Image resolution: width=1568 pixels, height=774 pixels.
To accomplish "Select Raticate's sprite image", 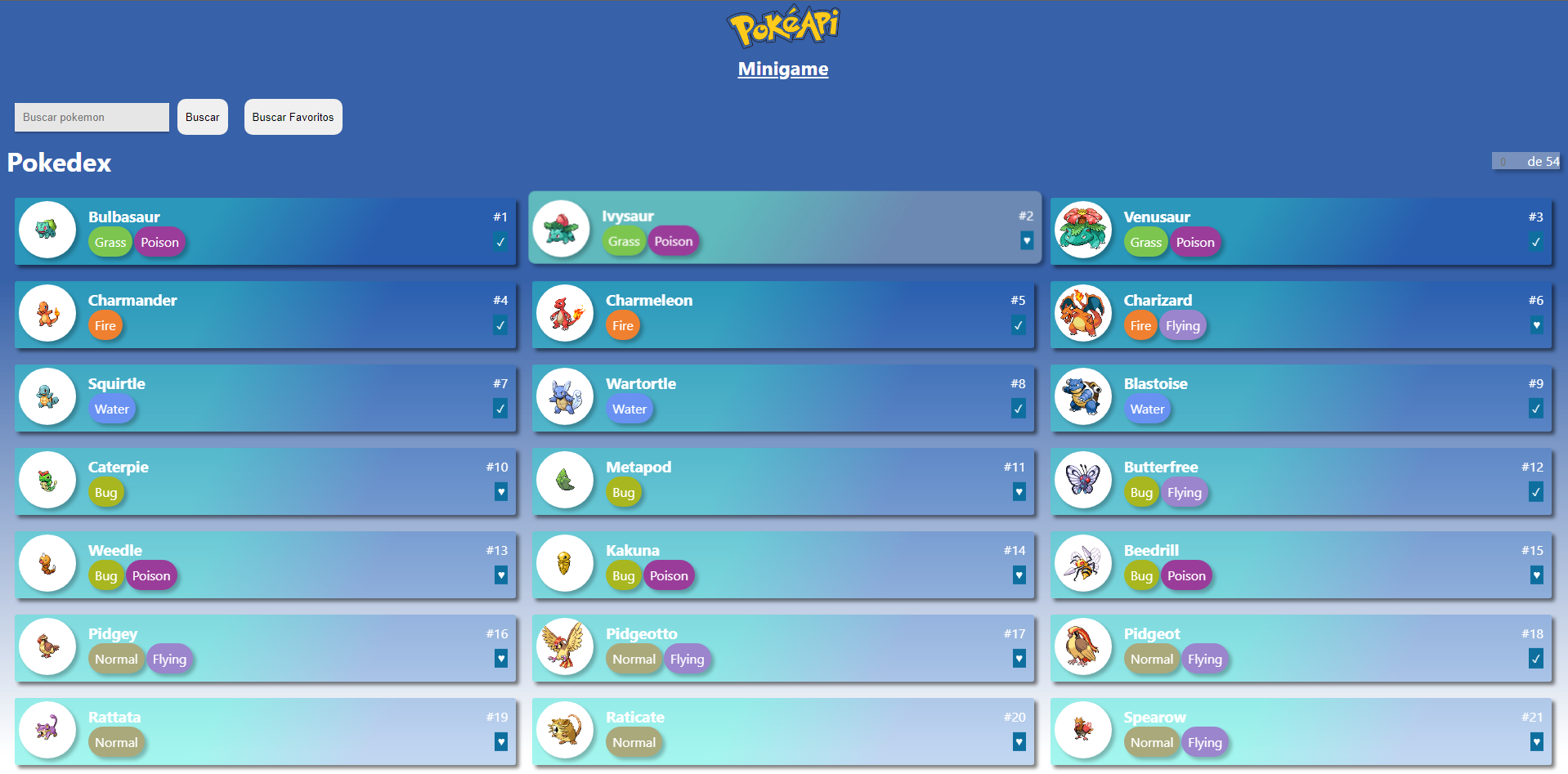I will [565, 730].
